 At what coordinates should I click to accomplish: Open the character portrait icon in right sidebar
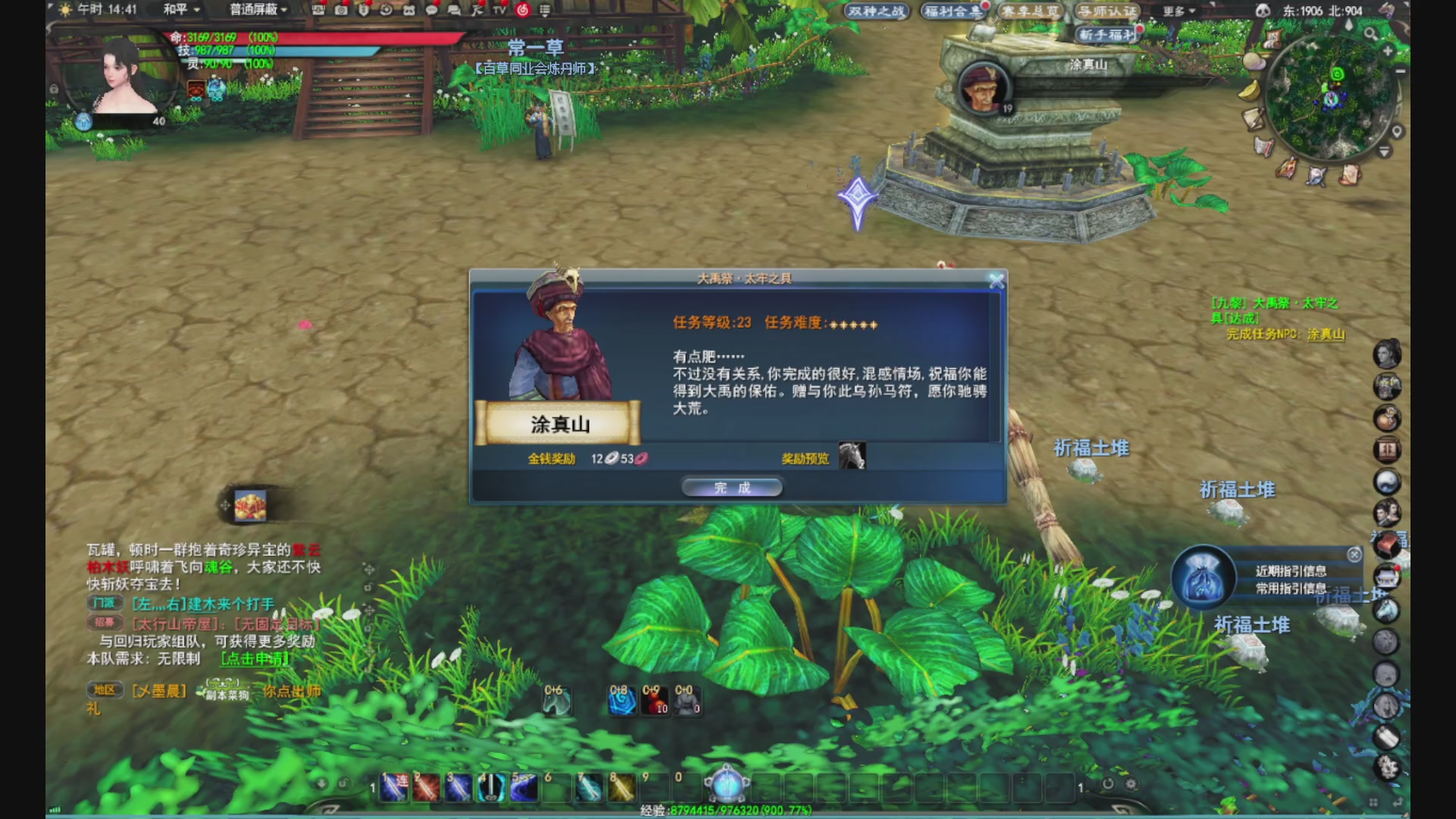pos(1386,353)
